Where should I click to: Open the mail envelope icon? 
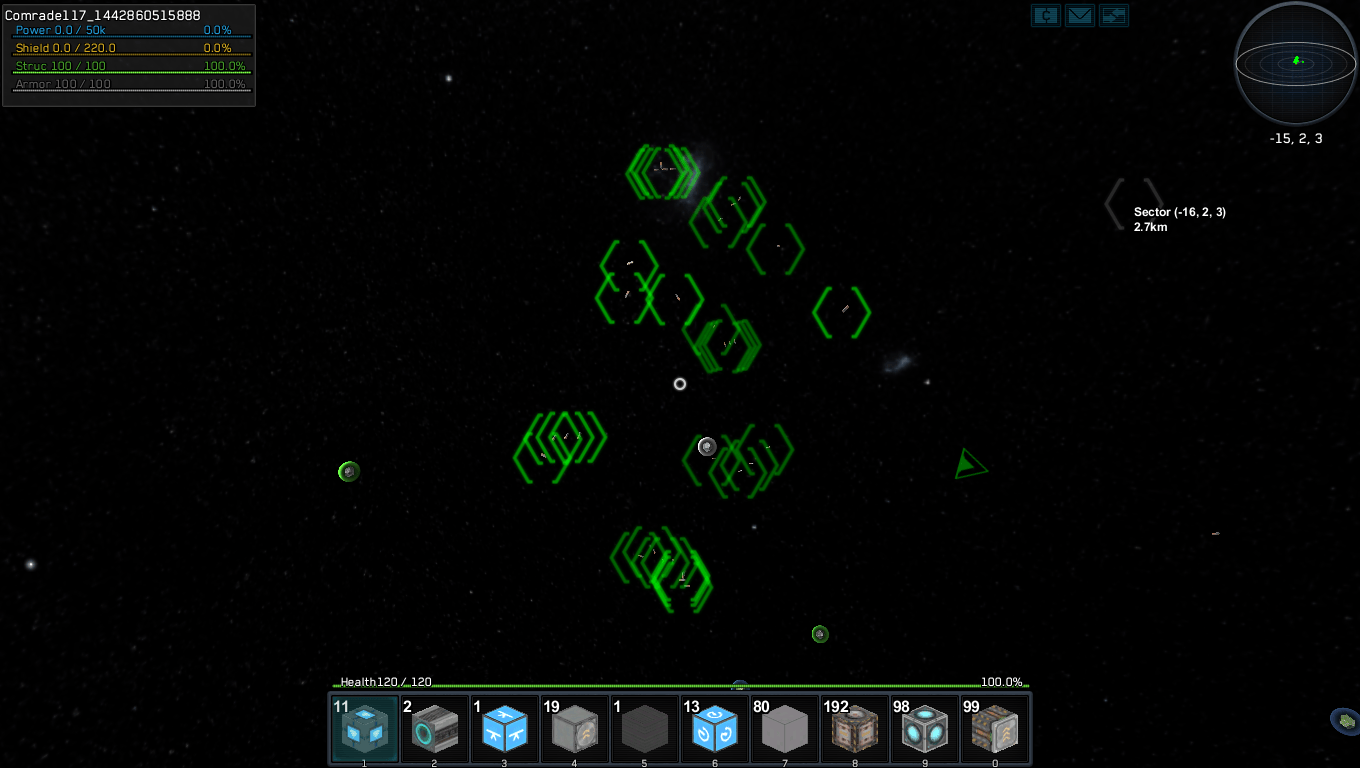1080,16
